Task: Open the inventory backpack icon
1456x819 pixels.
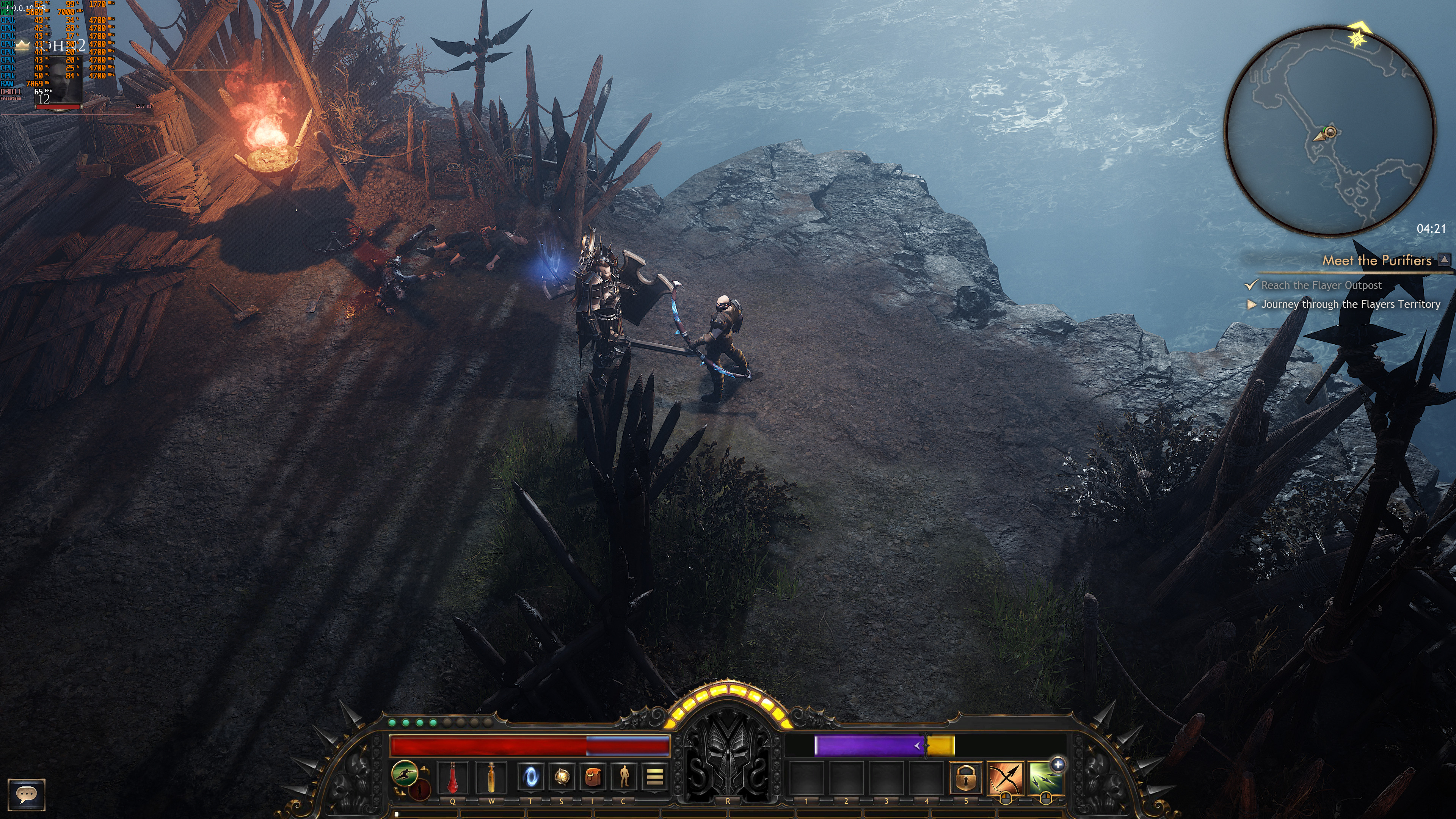Action: pos(592,777)
